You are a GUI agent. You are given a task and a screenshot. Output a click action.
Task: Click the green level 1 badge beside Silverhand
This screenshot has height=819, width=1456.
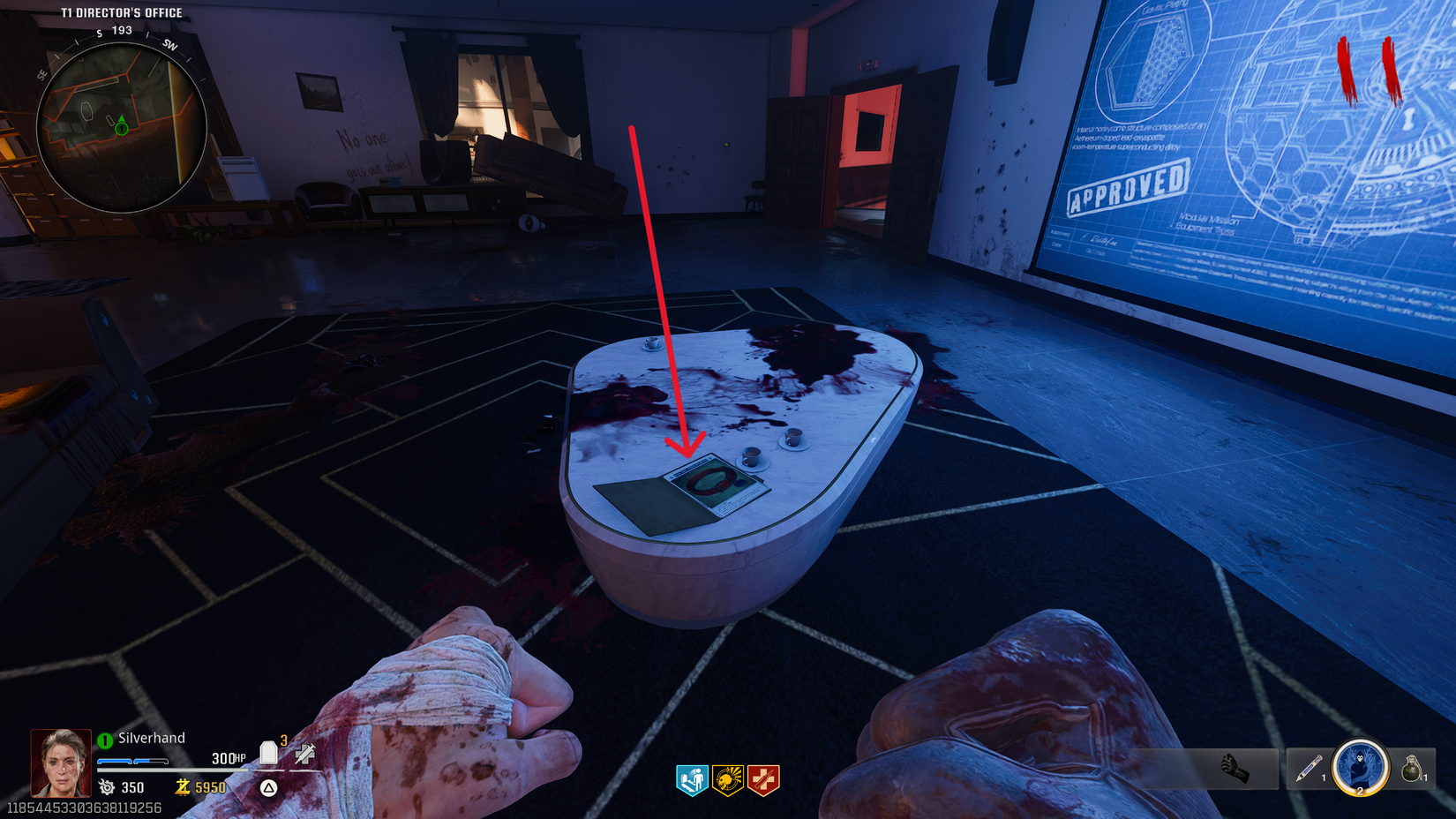pos(105,738)
